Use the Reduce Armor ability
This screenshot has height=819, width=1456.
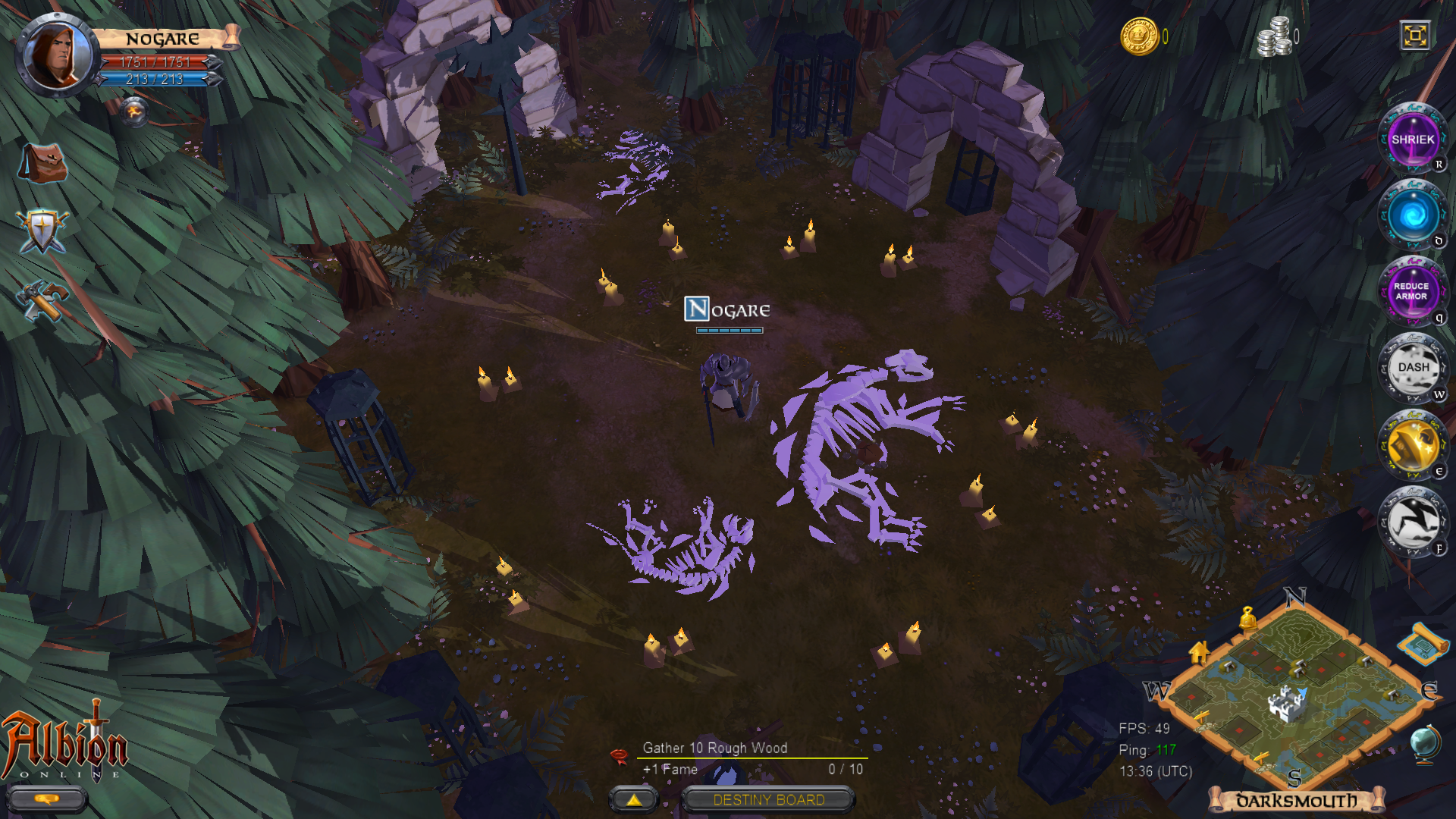[1413, 292]
